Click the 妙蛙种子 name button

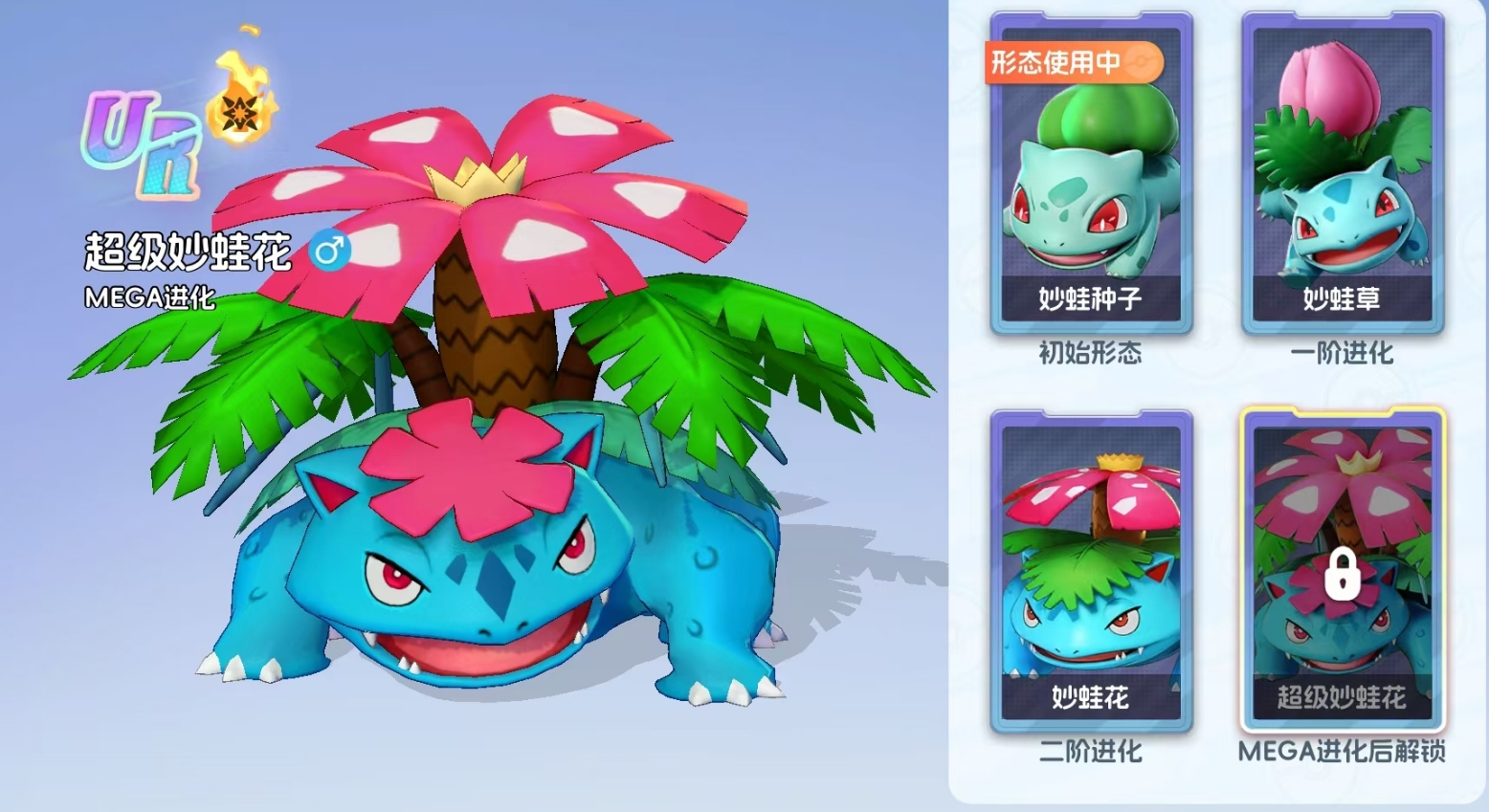(x=1090, y=296)
